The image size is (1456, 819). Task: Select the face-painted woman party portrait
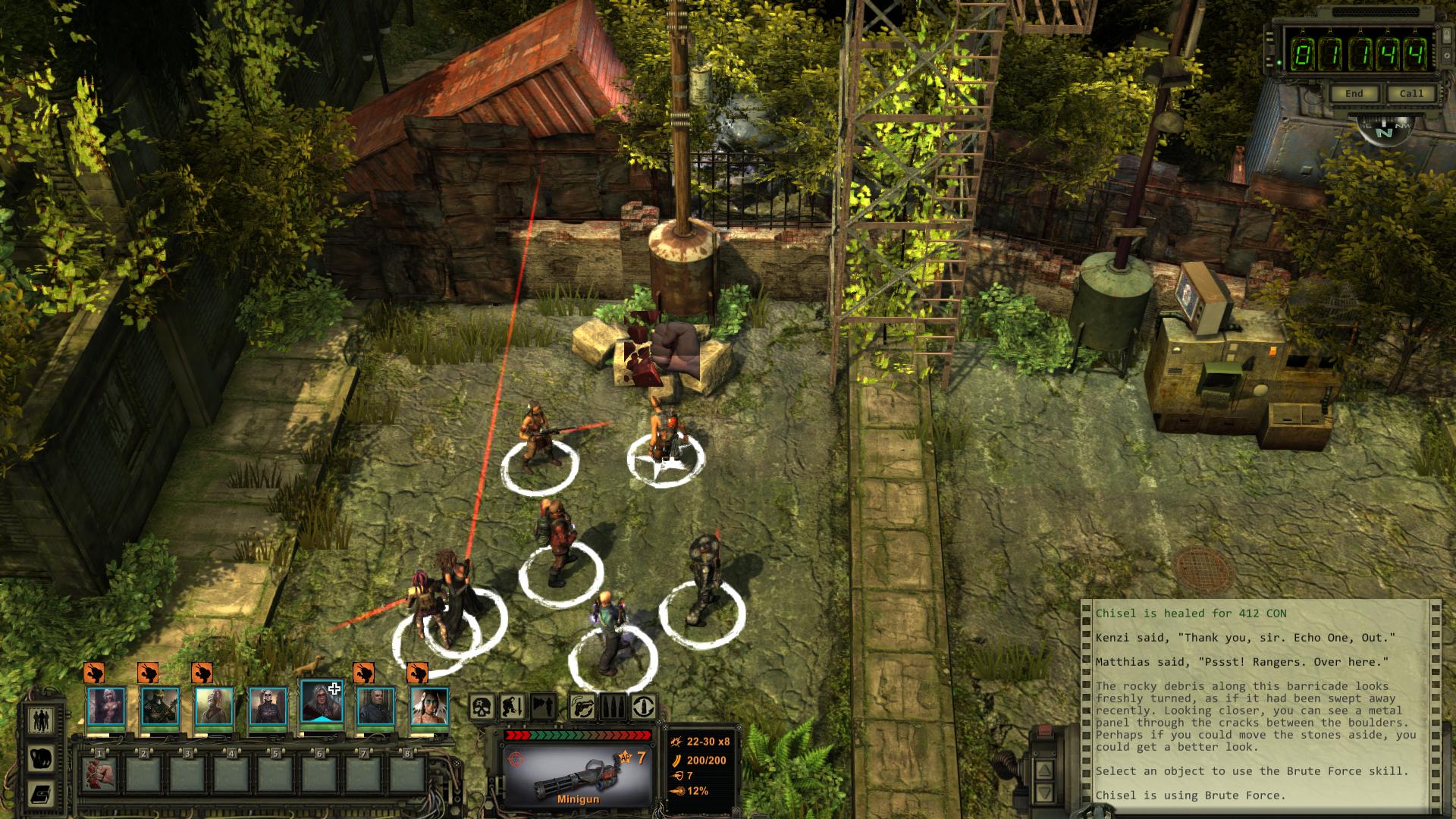click(429, 705)
